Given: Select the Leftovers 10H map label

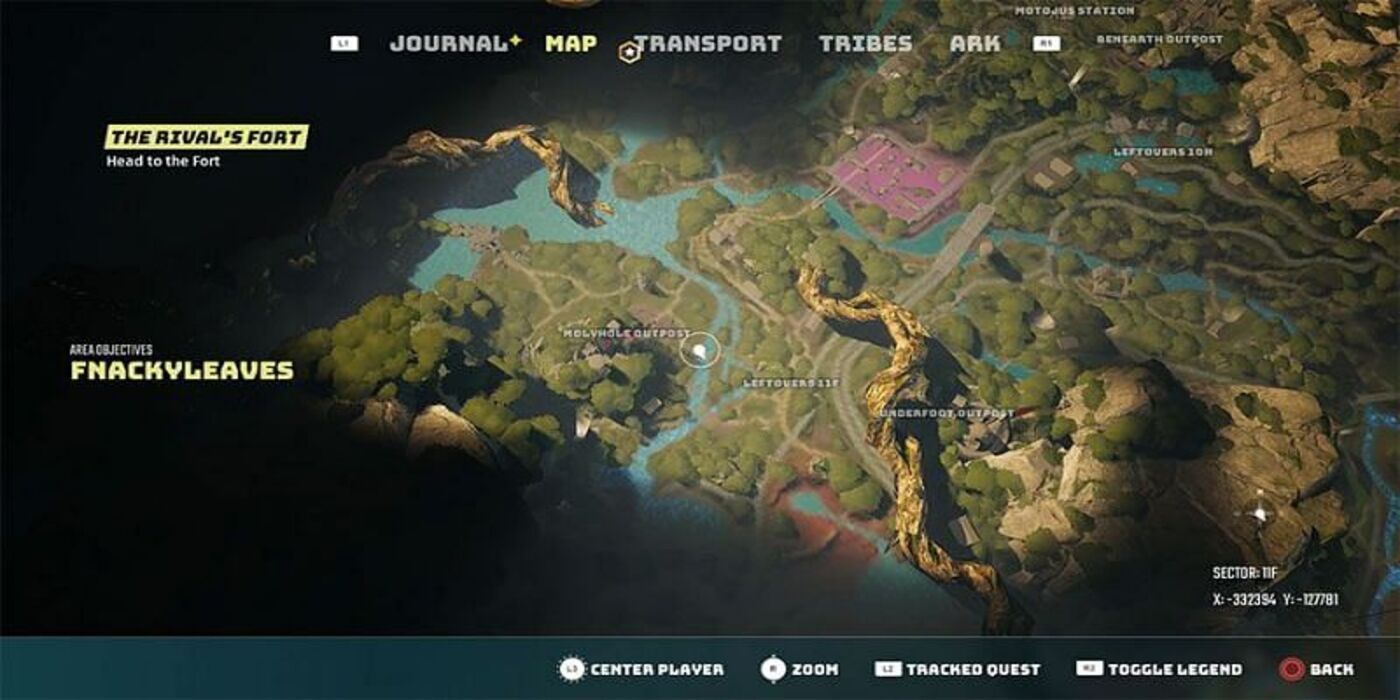Looking at the screenshot, I should [x=1163, y=152].
